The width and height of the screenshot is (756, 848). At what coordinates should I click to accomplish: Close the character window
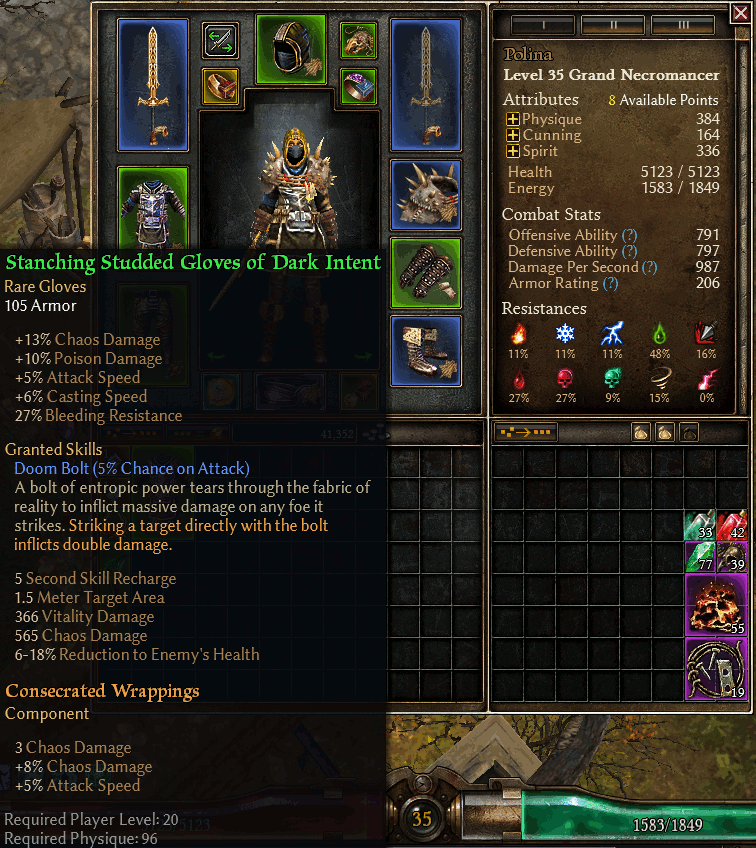click(739, 13)
